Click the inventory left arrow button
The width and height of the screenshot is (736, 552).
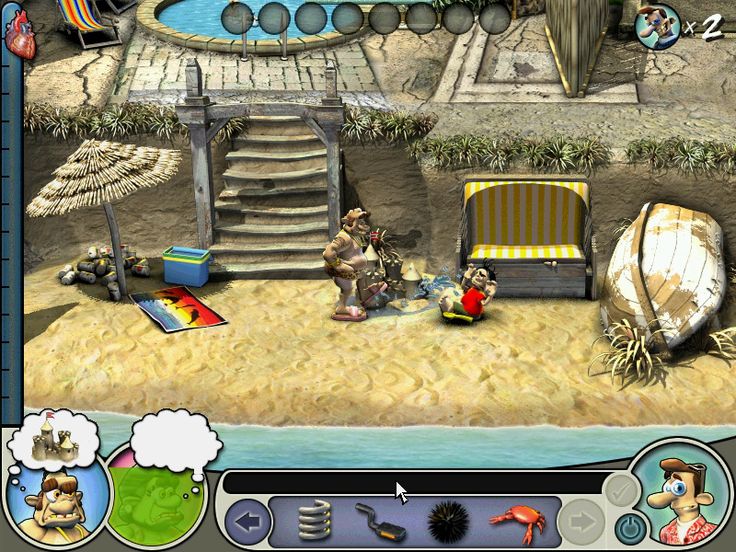click(x=247, y=521)
